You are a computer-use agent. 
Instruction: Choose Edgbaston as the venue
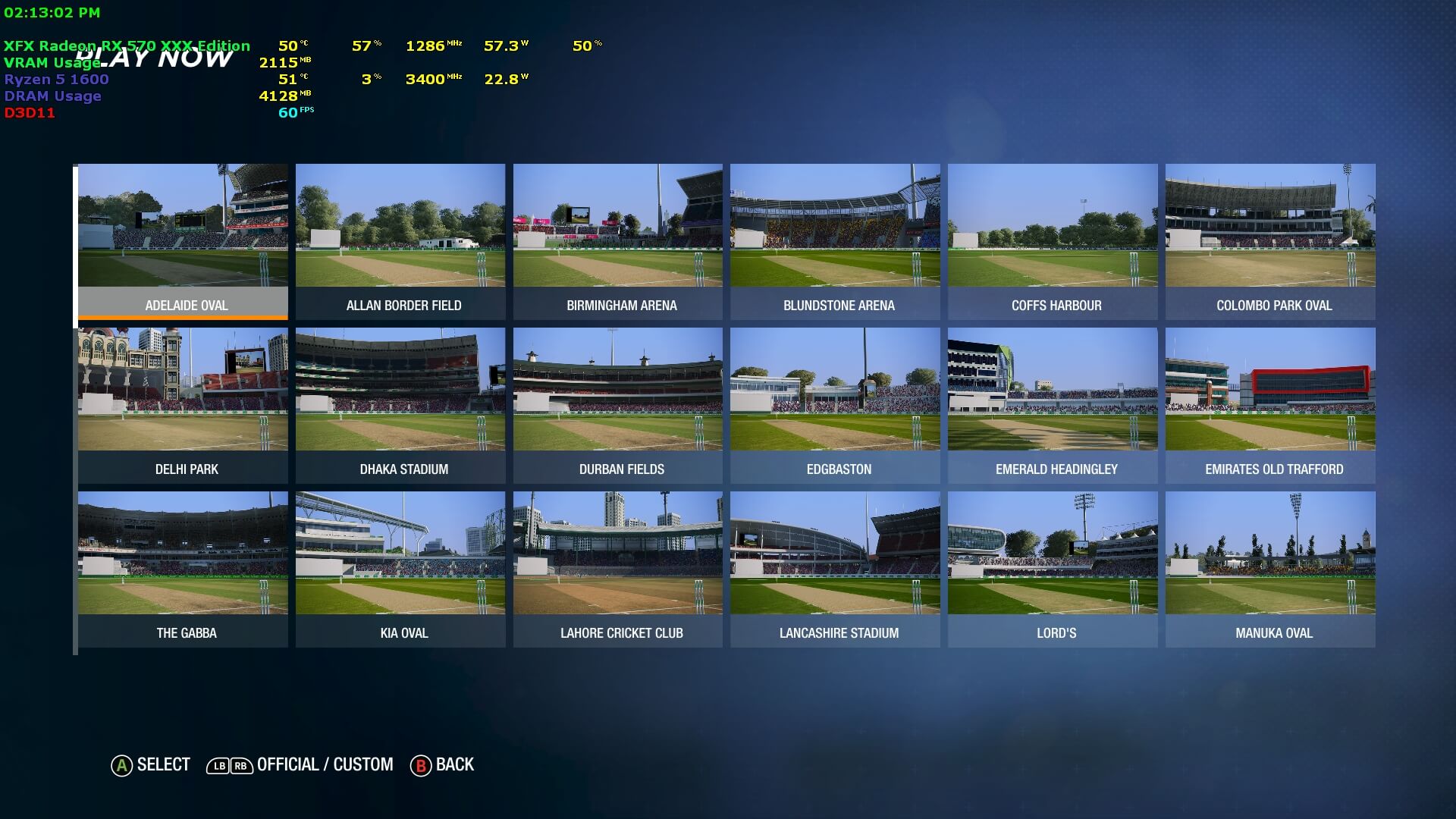pyautogui.click(x=835, y=405)
